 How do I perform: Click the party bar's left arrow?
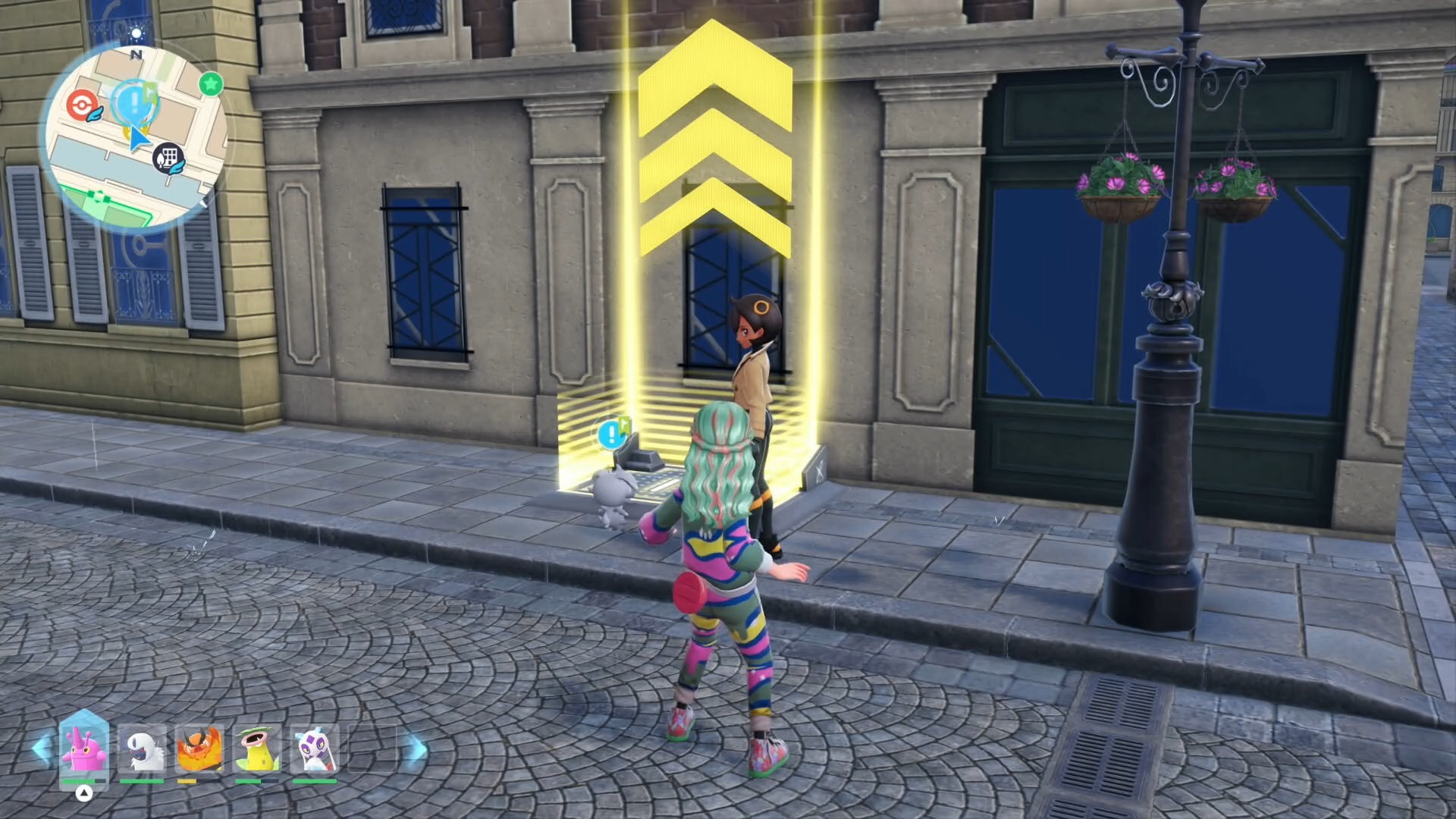(x=42, y=748)
